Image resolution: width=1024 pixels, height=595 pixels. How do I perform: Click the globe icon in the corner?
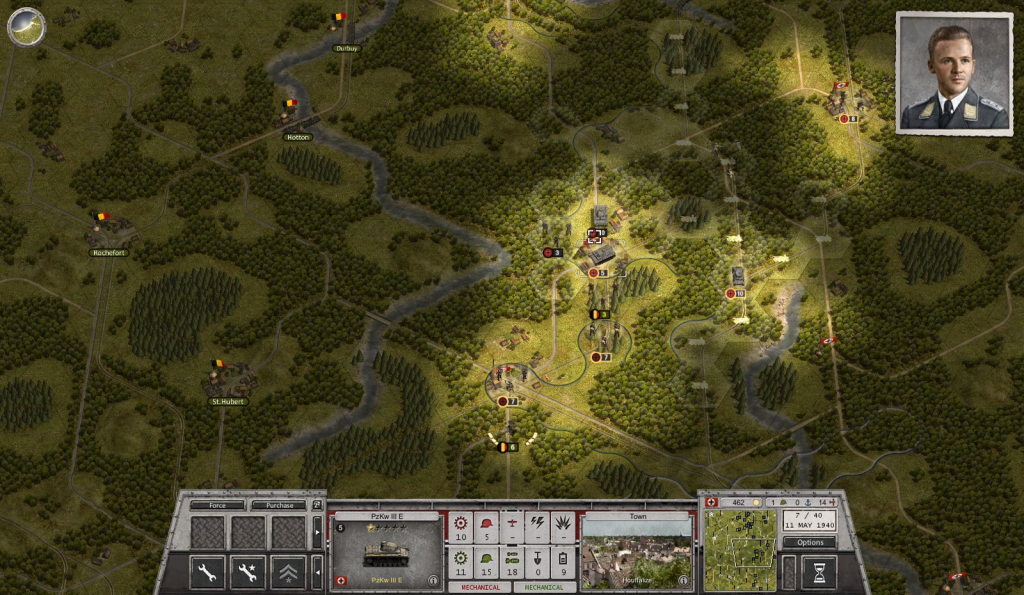point(26,26)
